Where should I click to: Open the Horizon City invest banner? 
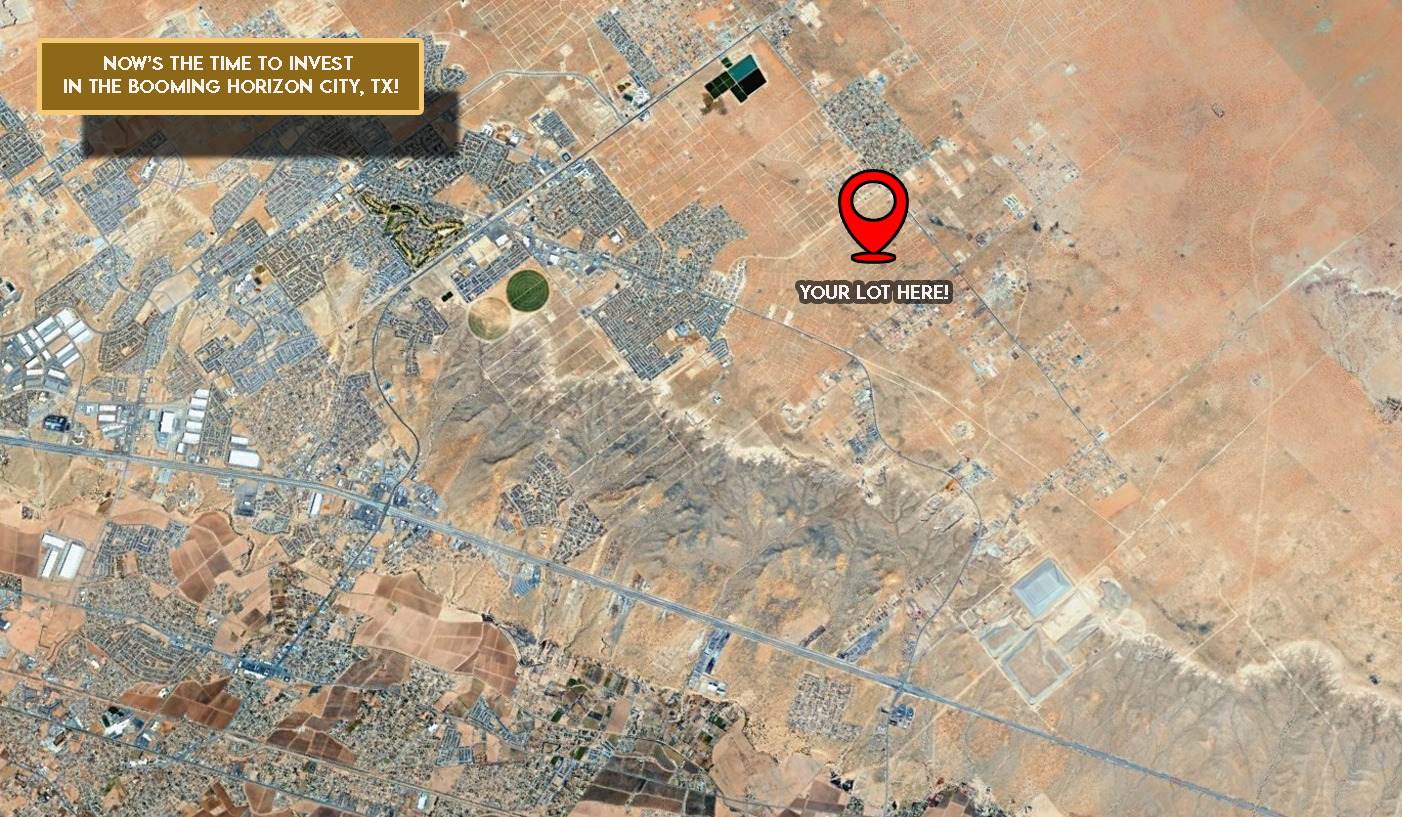click(x=230, y=76)
